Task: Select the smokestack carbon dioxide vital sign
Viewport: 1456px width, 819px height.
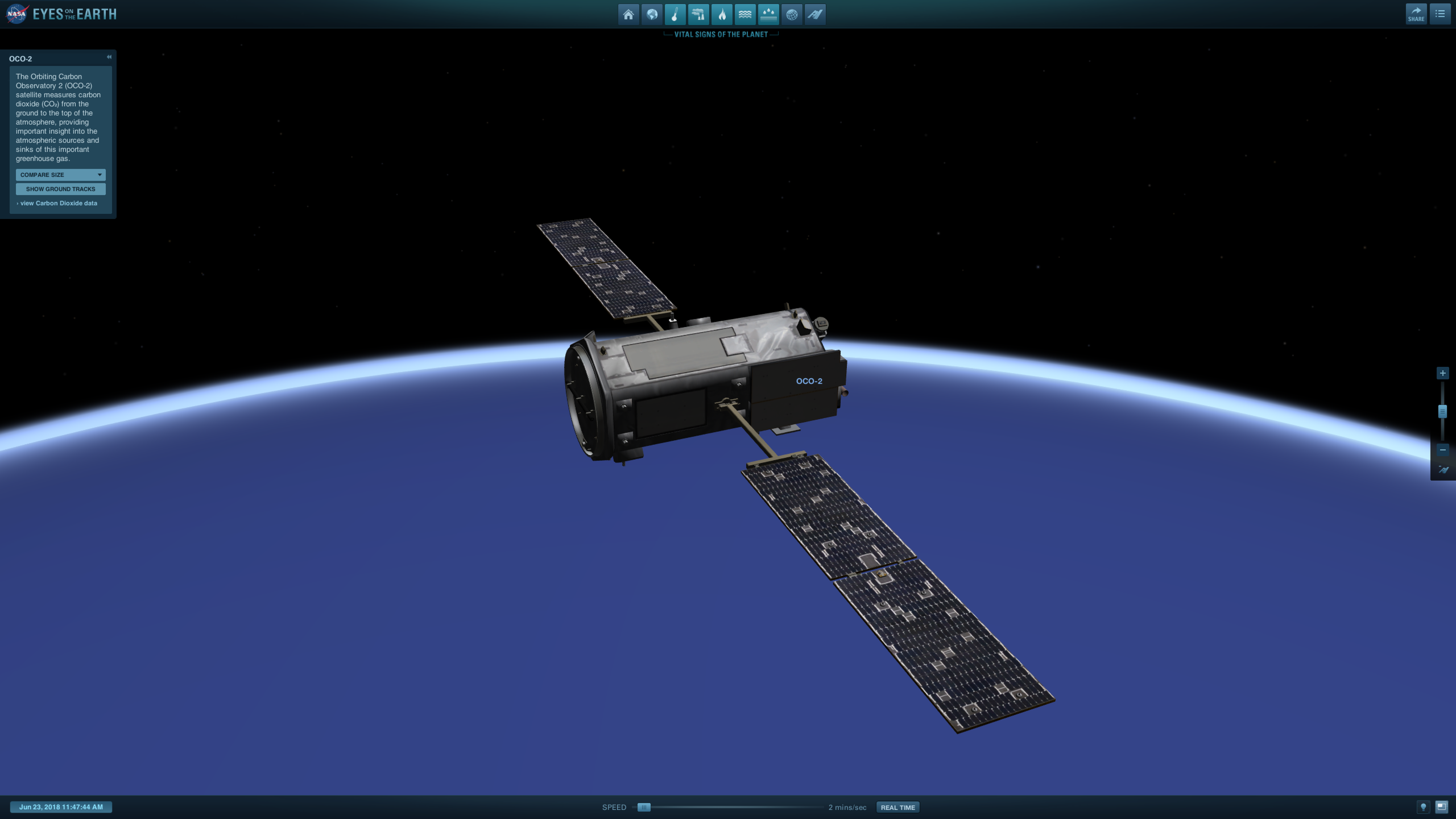Action: [699, 15]
